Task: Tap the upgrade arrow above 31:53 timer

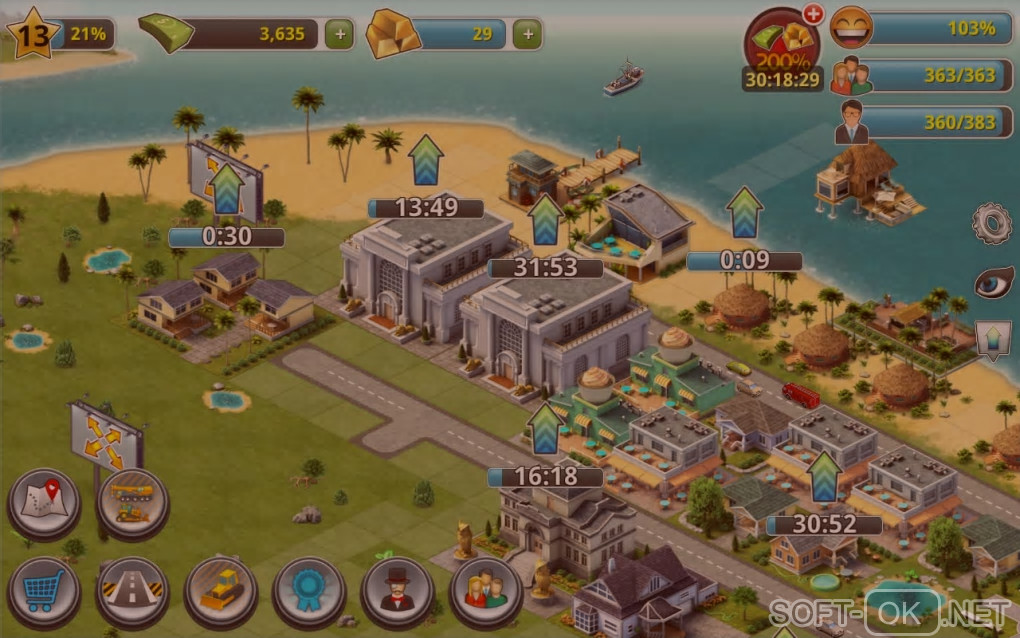Action: [x=545, y=220]
